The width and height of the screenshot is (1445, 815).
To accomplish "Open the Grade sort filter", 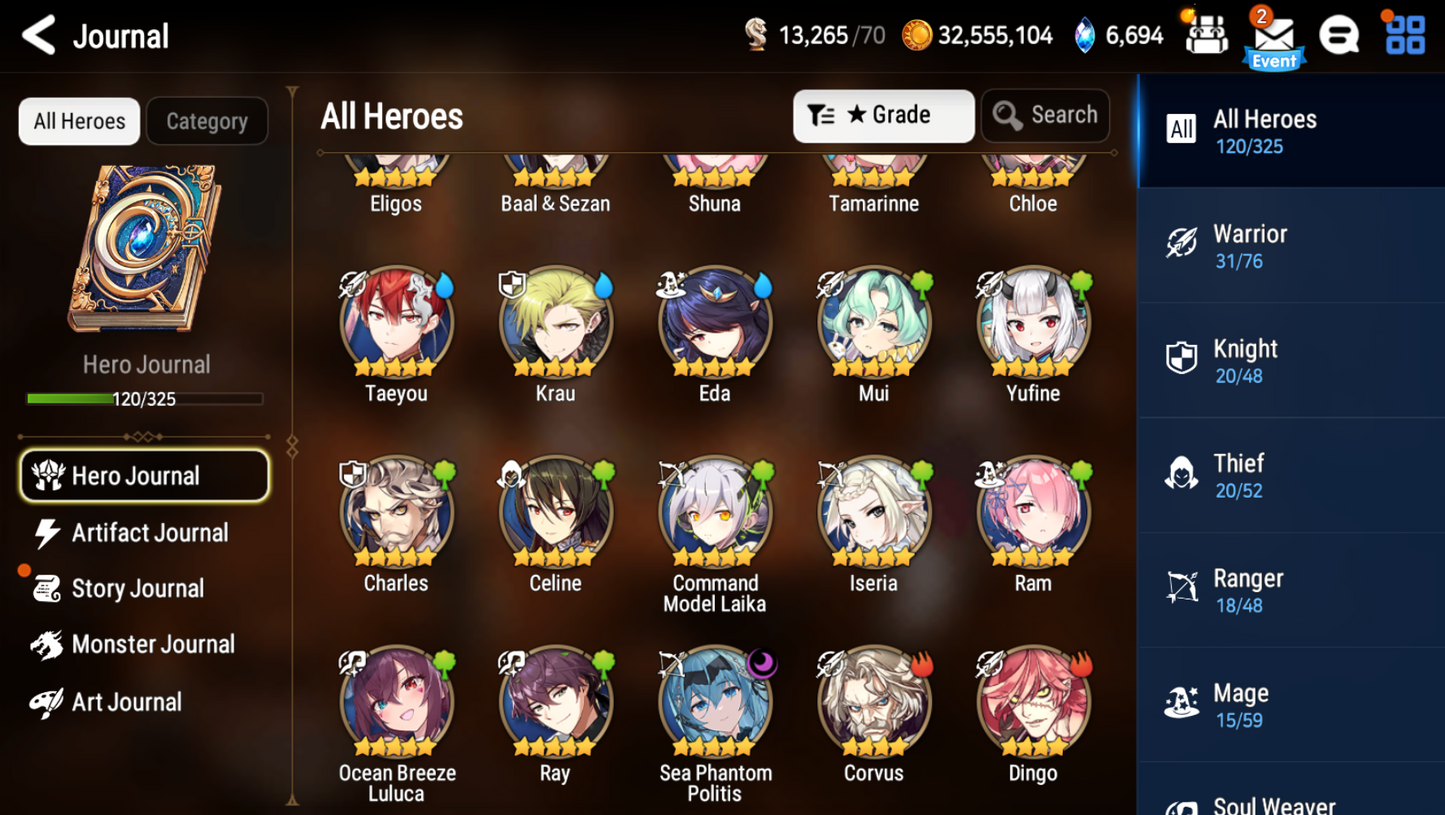I will point(883,116).
